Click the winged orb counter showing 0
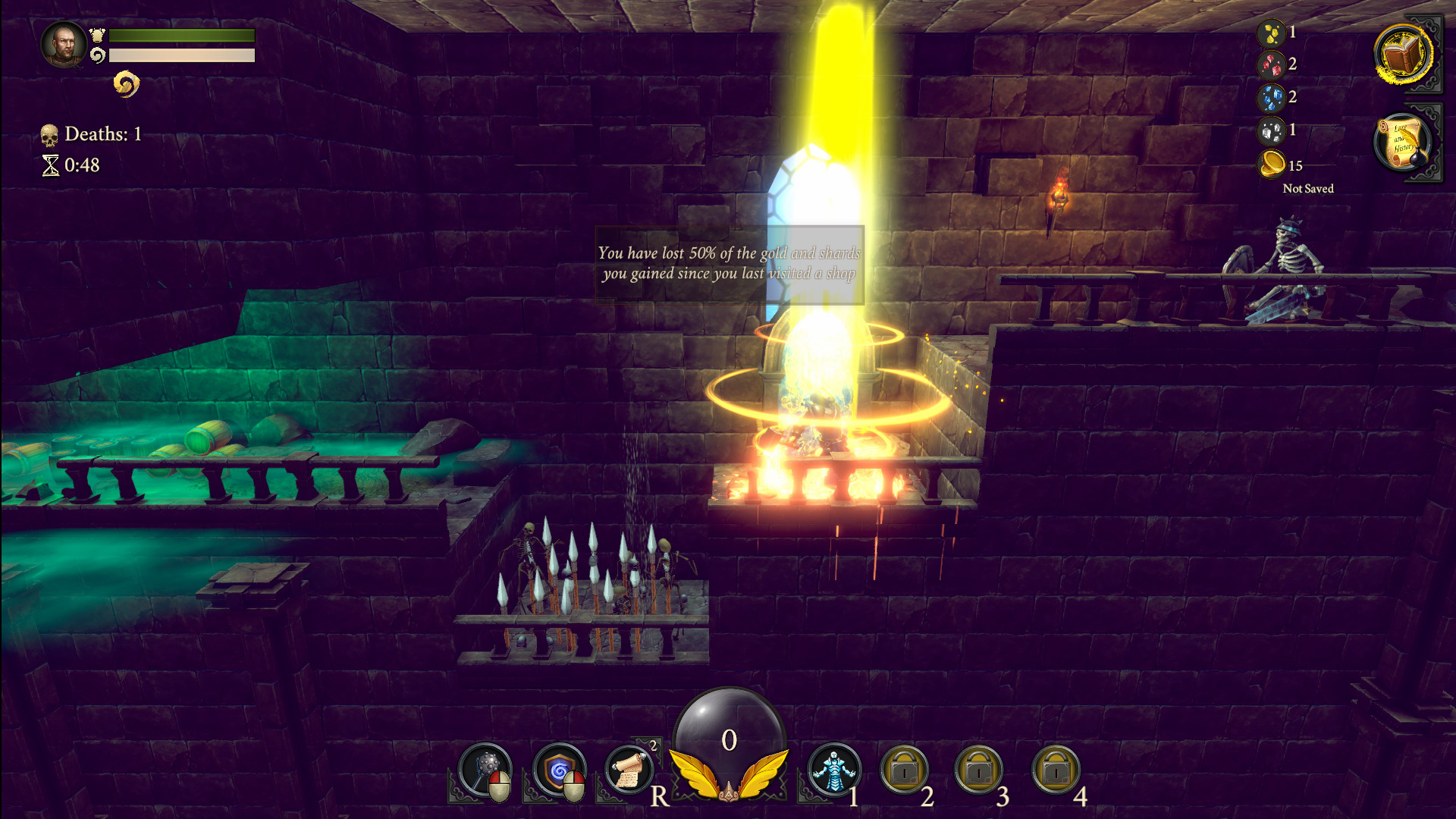This screenshot has width=1456, height=819. [728, 739]
